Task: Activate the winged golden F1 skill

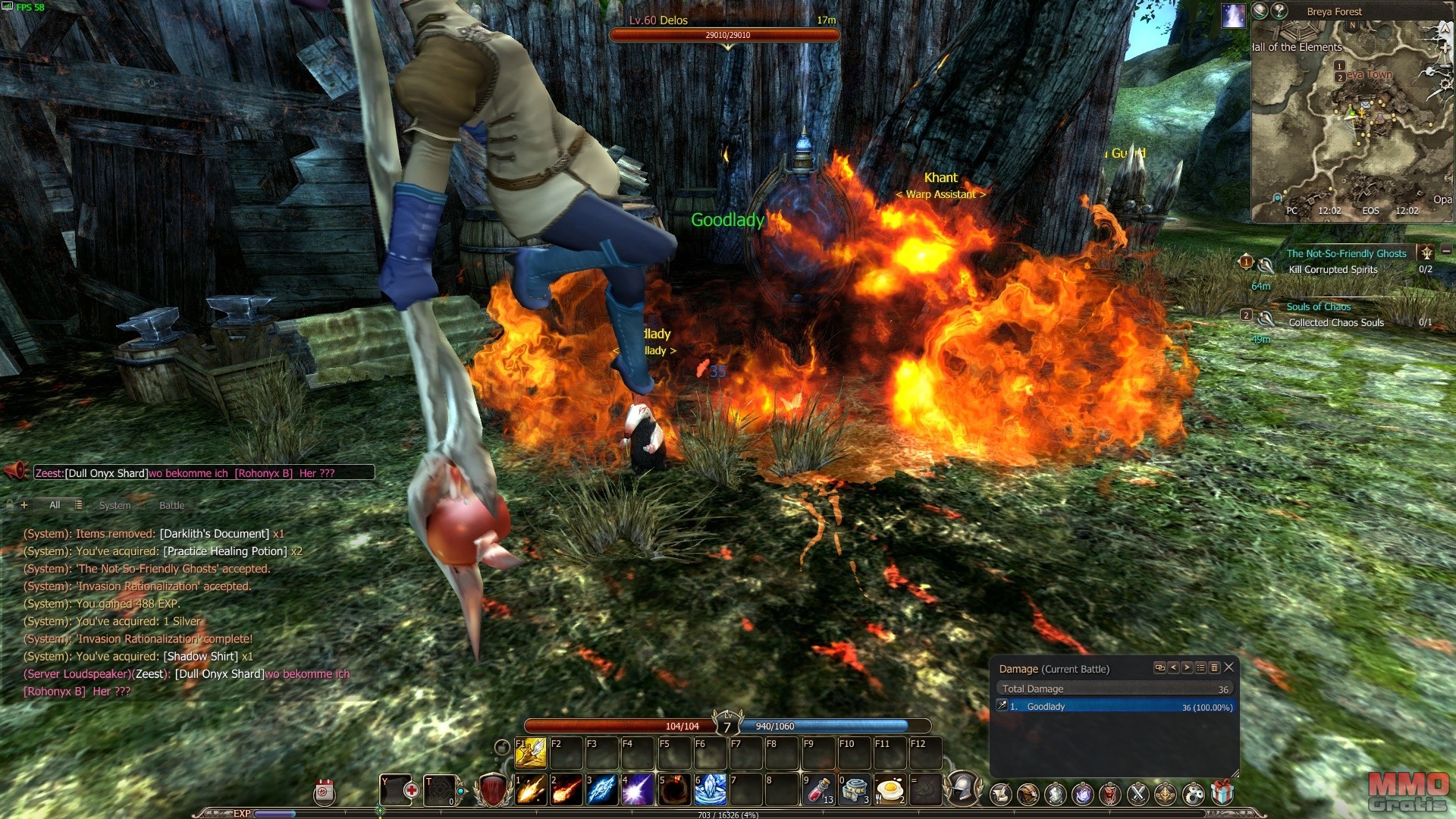Action: (531, 752)
